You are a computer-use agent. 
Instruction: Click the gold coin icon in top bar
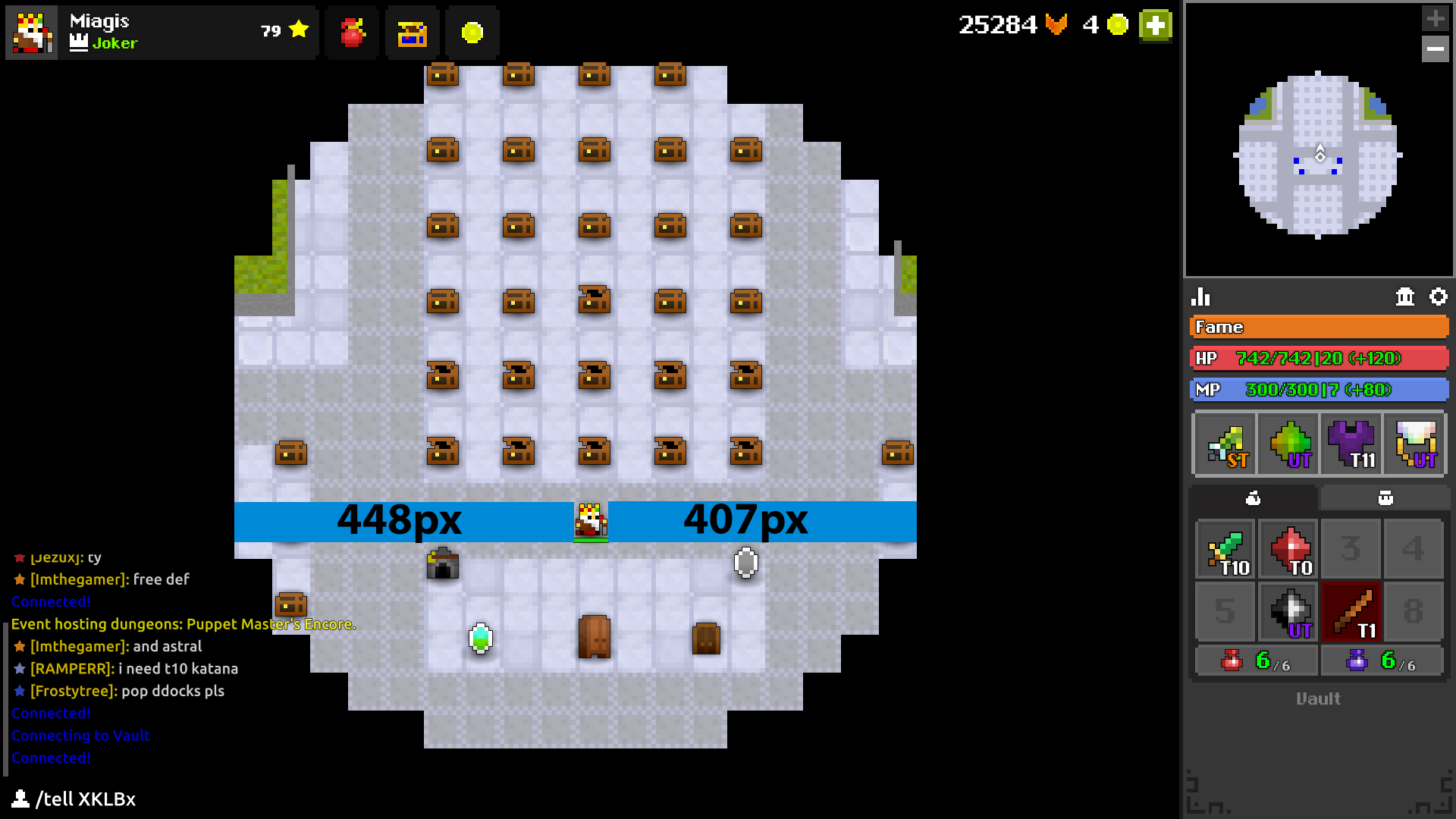[472, 33]
